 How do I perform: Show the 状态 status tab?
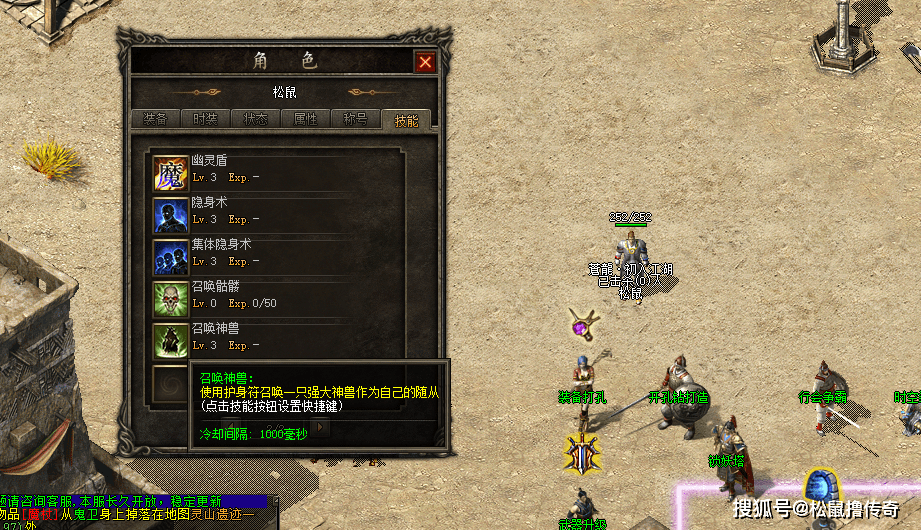[255, 119]
